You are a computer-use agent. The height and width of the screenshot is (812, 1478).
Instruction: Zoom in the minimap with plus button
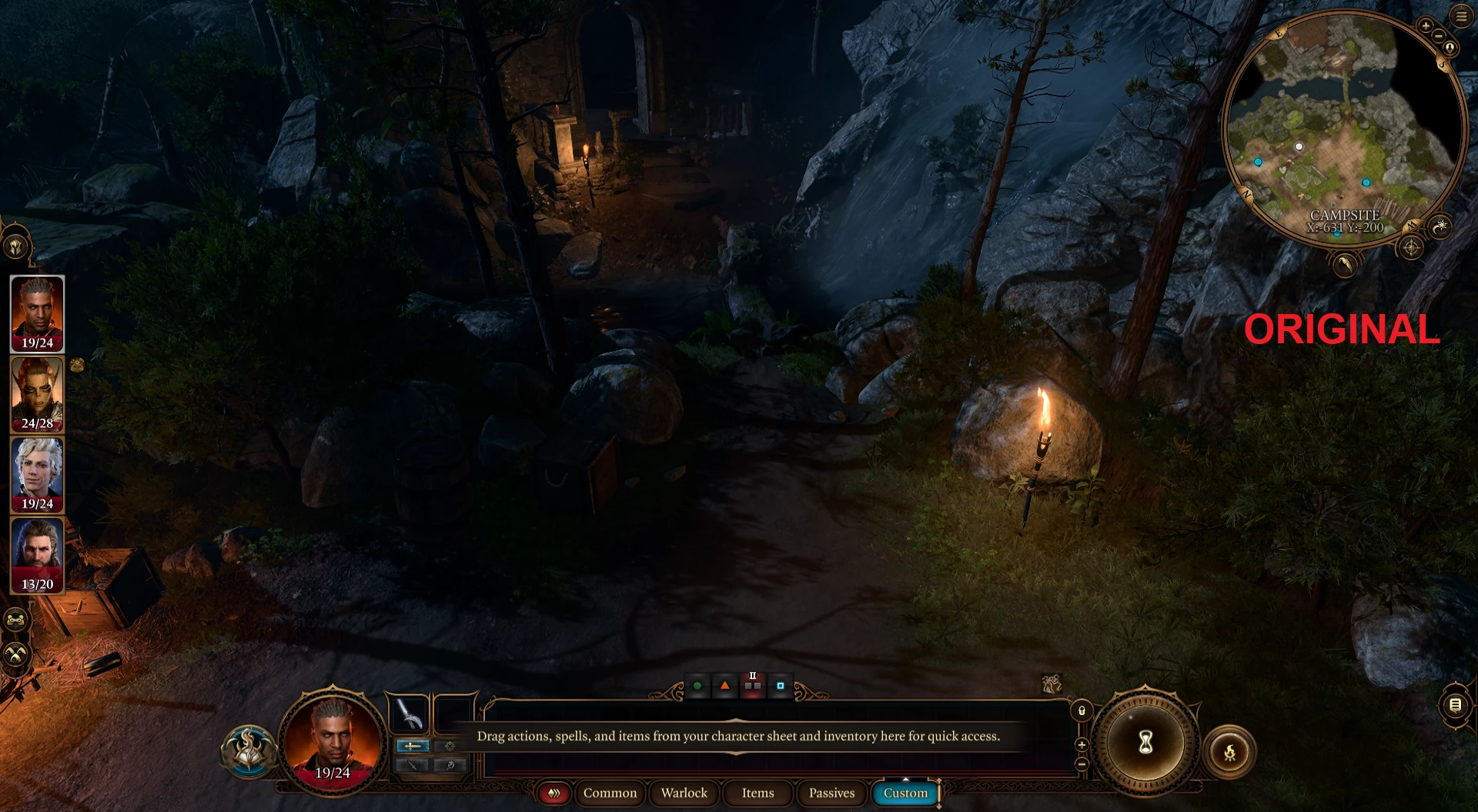click(x=1426, y=25)
